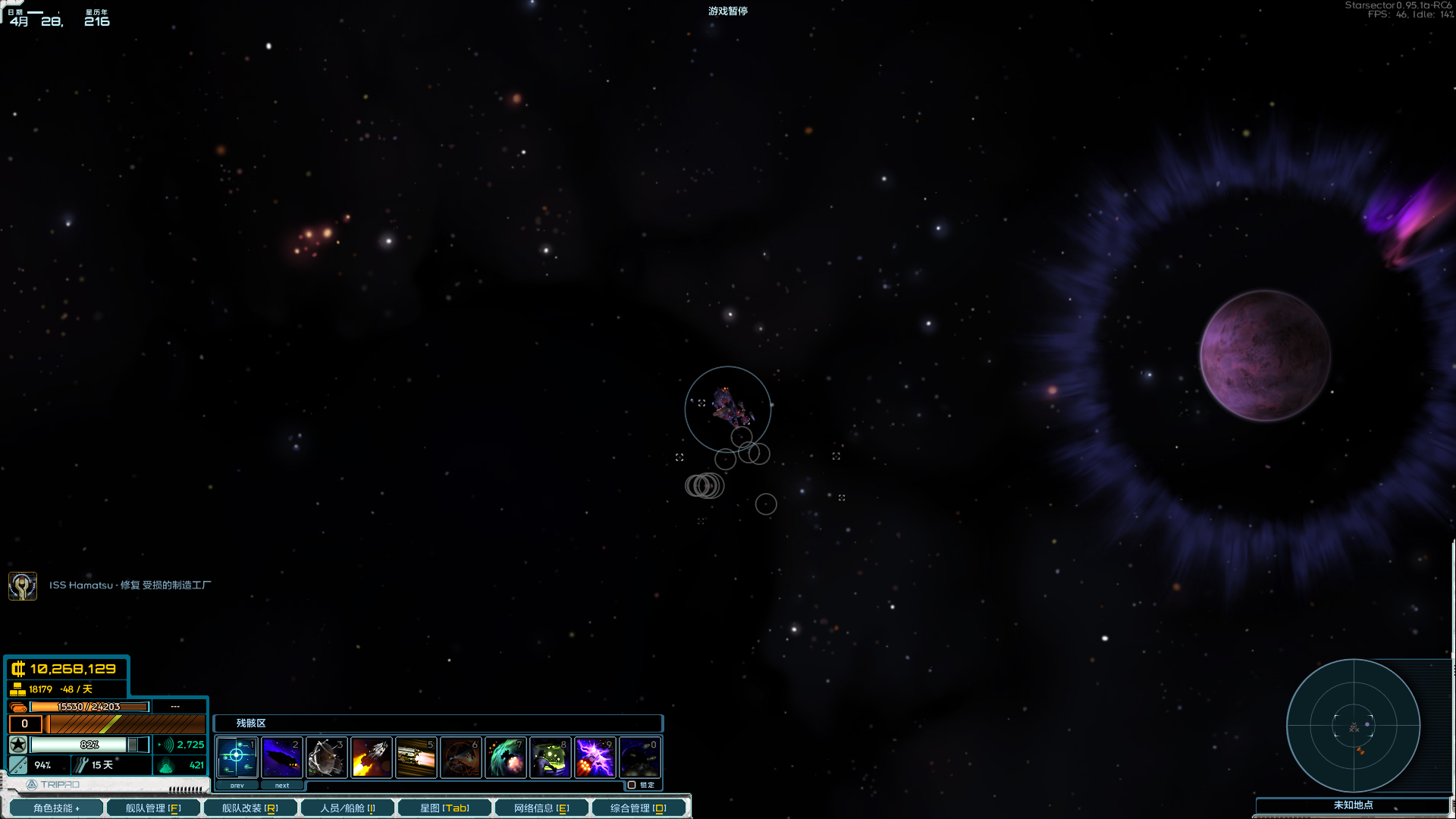Screen dimensions: 1456x819
Task: Switch to previous ability bar with prev
Action: pyautogui.click(x=237, y=786)
